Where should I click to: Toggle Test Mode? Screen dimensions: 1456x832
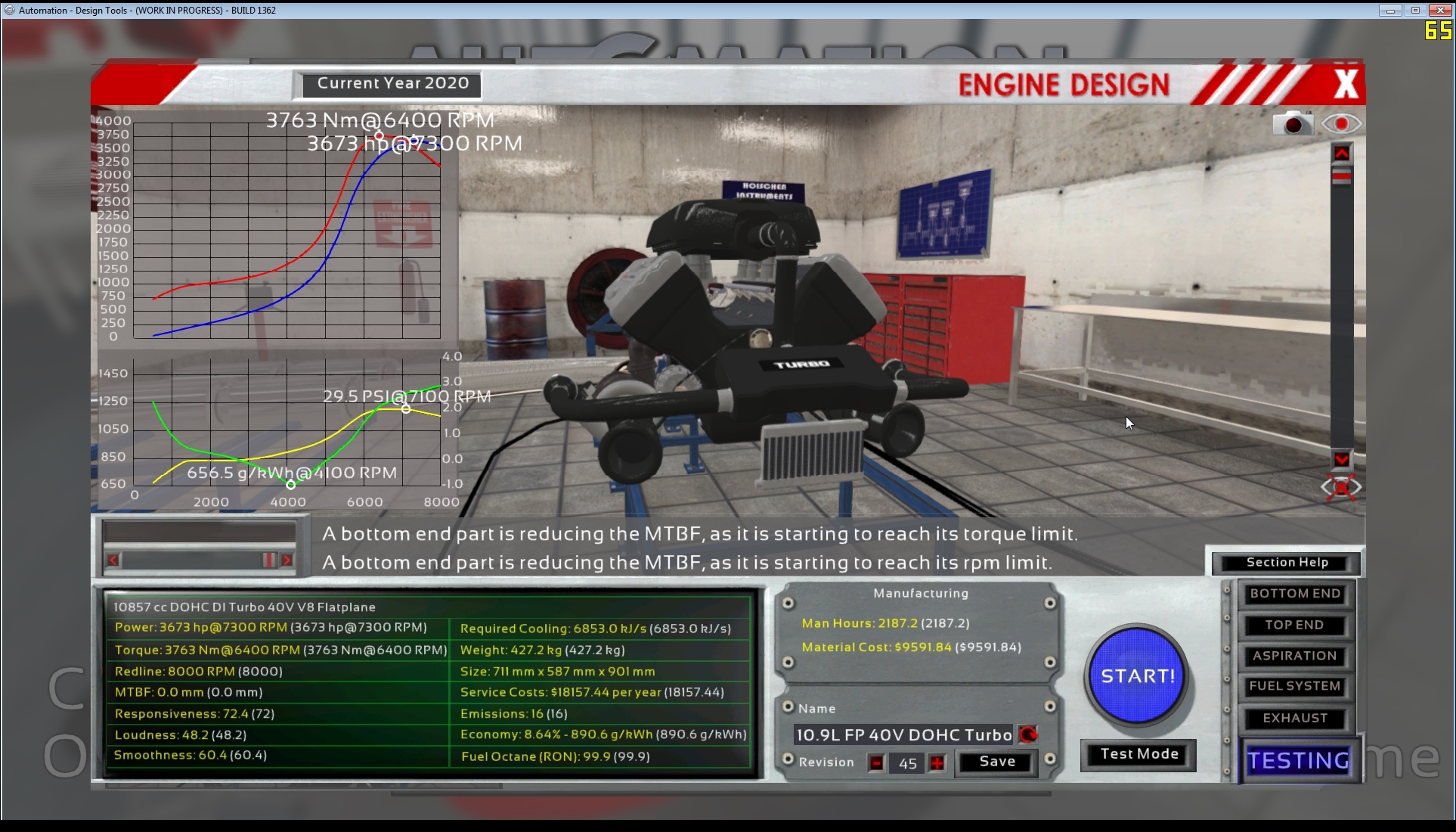1138,754
